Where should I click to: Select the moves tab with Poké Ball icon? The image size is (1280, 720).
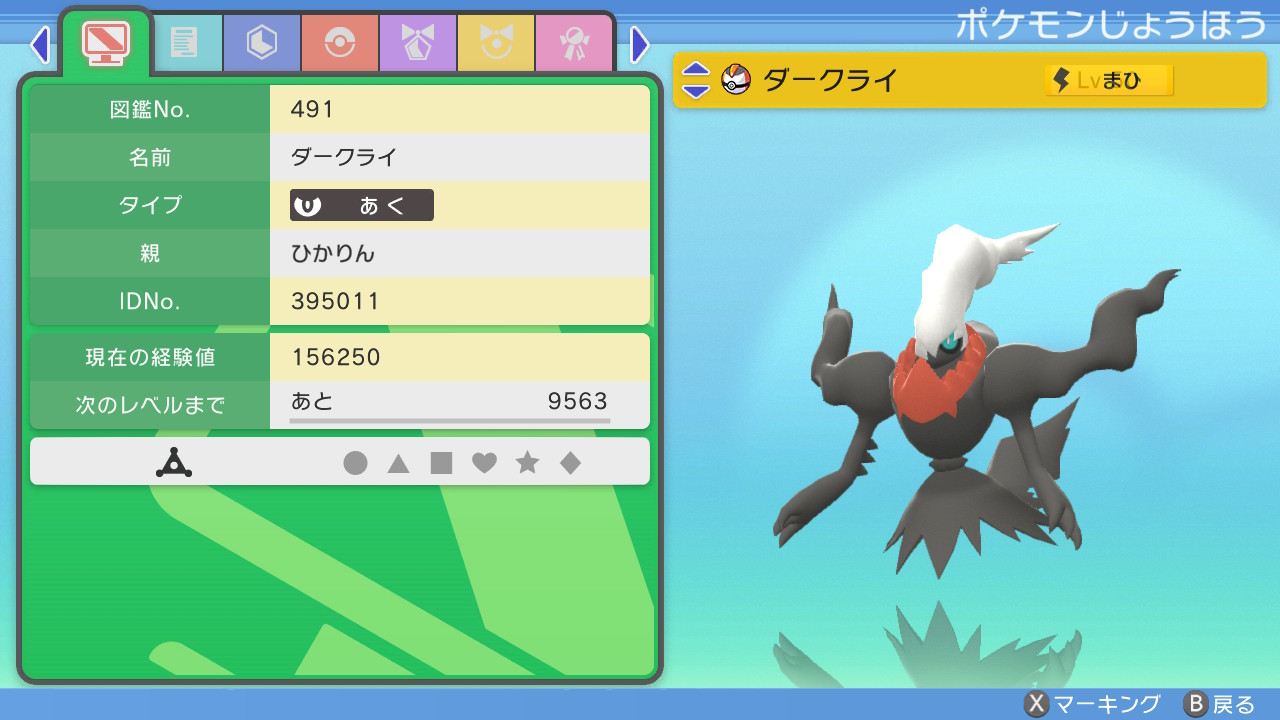(x=339, y=42)
